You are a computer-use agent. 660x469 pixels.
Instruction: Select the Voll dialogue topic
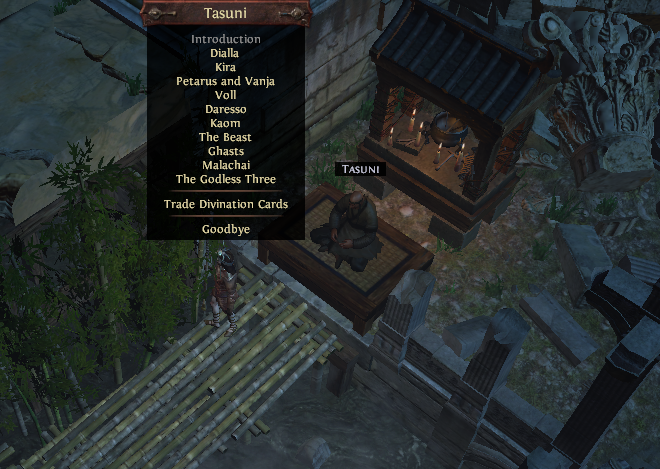226,95
